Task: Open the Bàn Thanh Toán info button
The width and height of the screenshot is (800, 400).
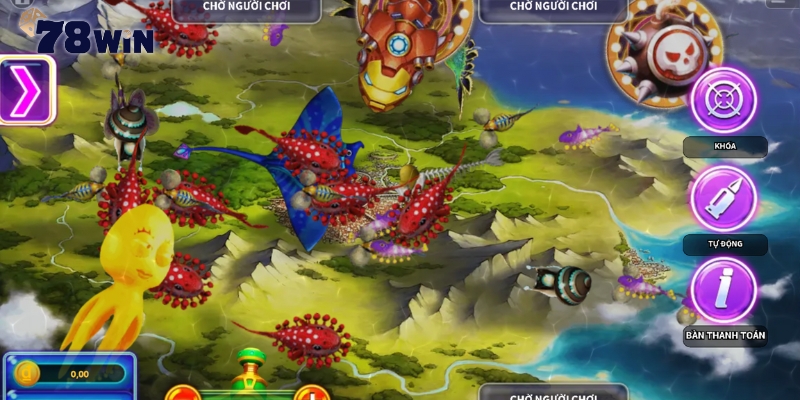Action: point(723,290)
